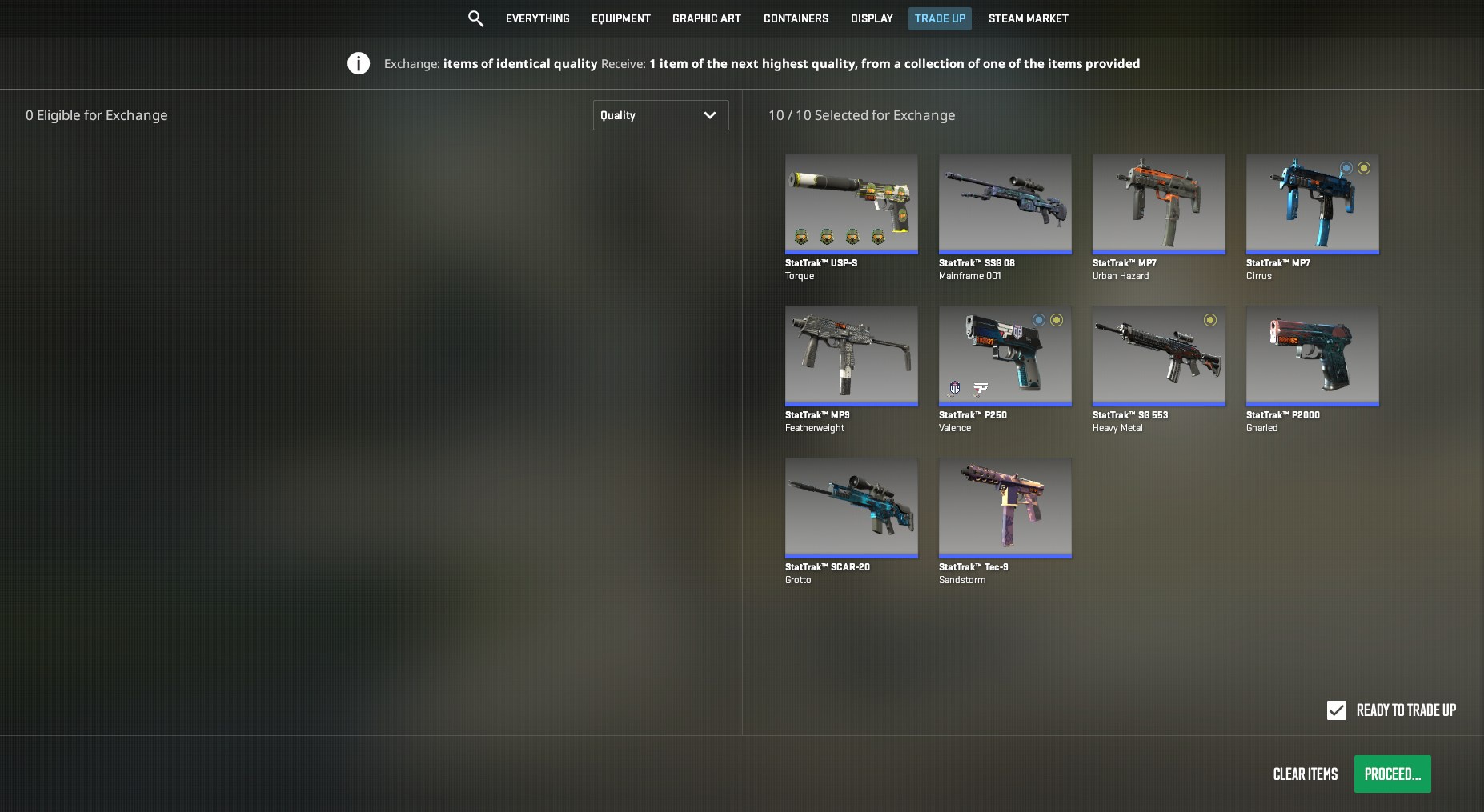Click the StatTrak MP9 Featherweight item
This screenshot has height=812, width=1484.
click(x=851, y=356)
